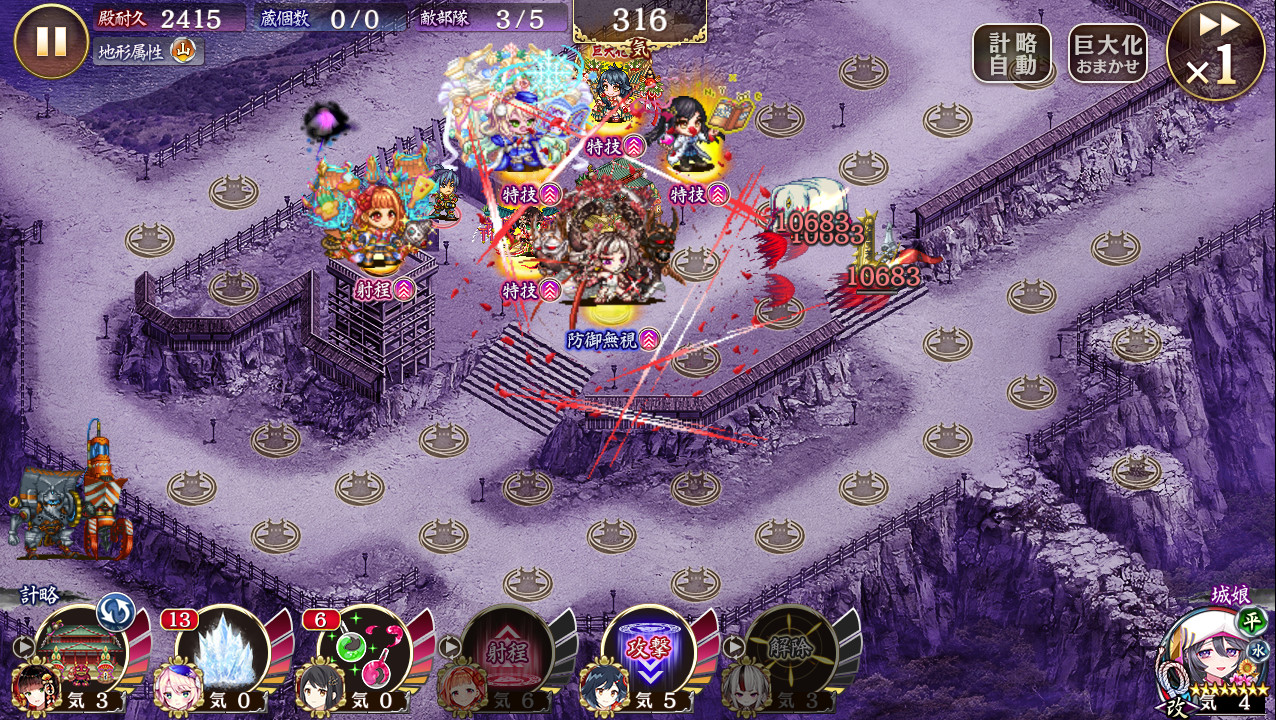
Task: Pause the battle
Action: [51, 41]
